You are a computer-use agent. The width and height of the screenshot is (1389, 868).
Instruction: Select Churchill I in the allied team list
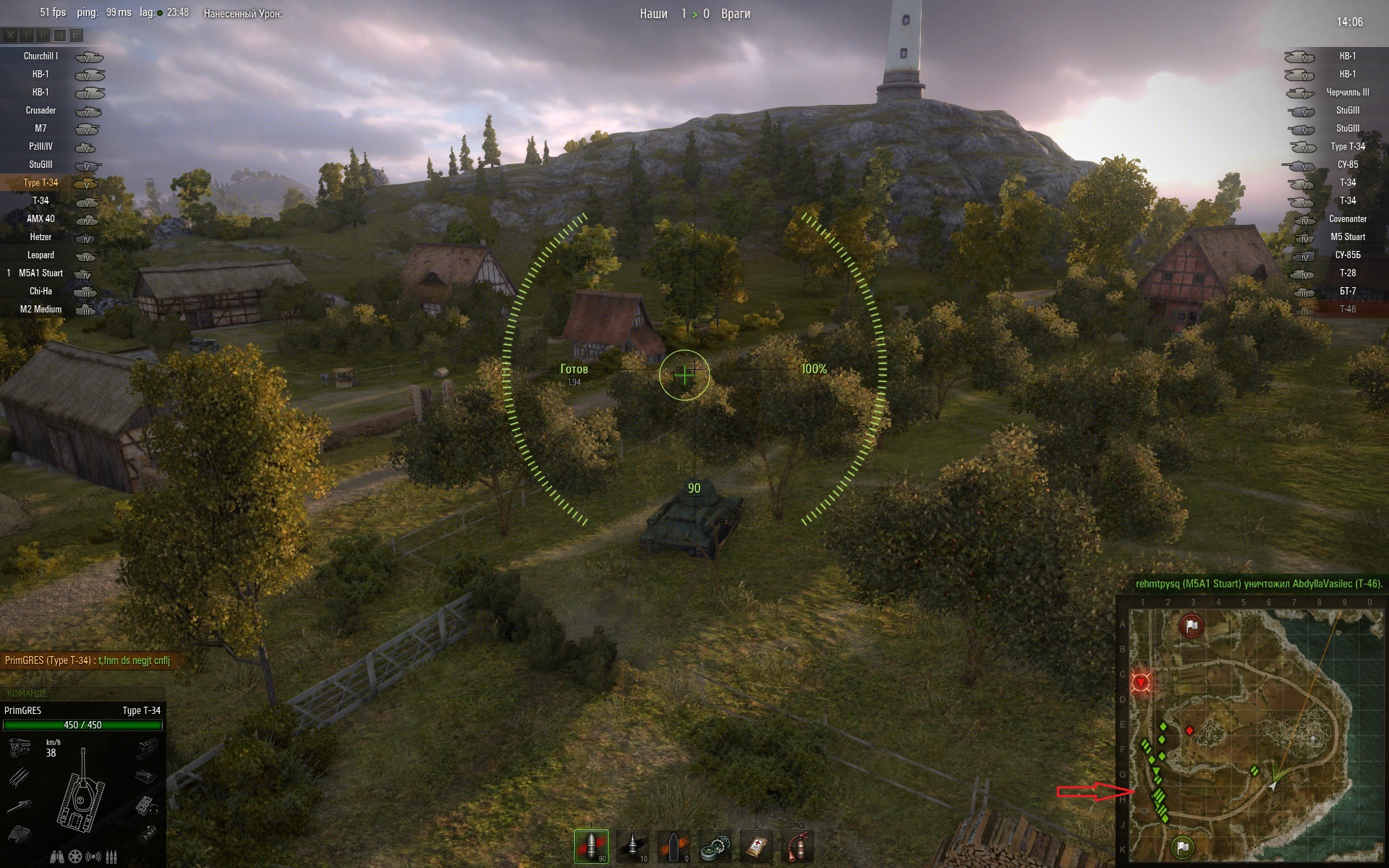tap(41, 56)
